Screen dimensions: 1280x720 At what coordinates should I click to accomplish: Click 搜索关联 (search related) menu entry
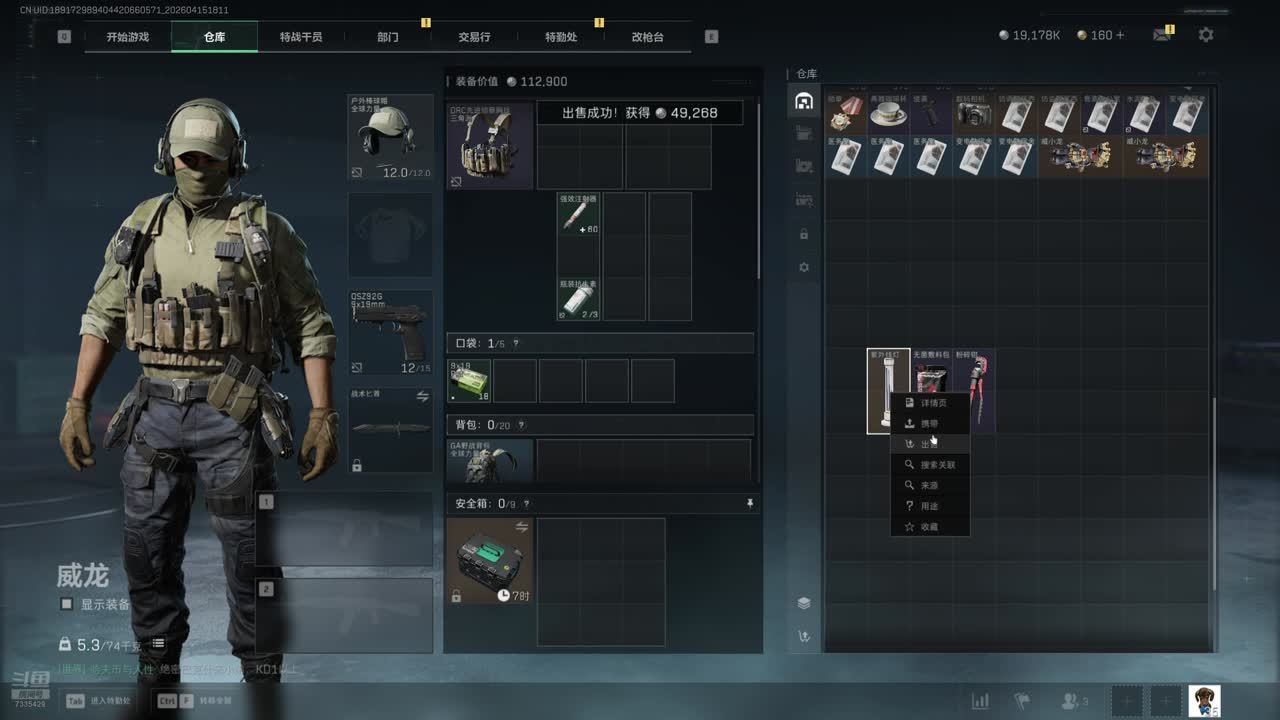[x=936, y=465]
